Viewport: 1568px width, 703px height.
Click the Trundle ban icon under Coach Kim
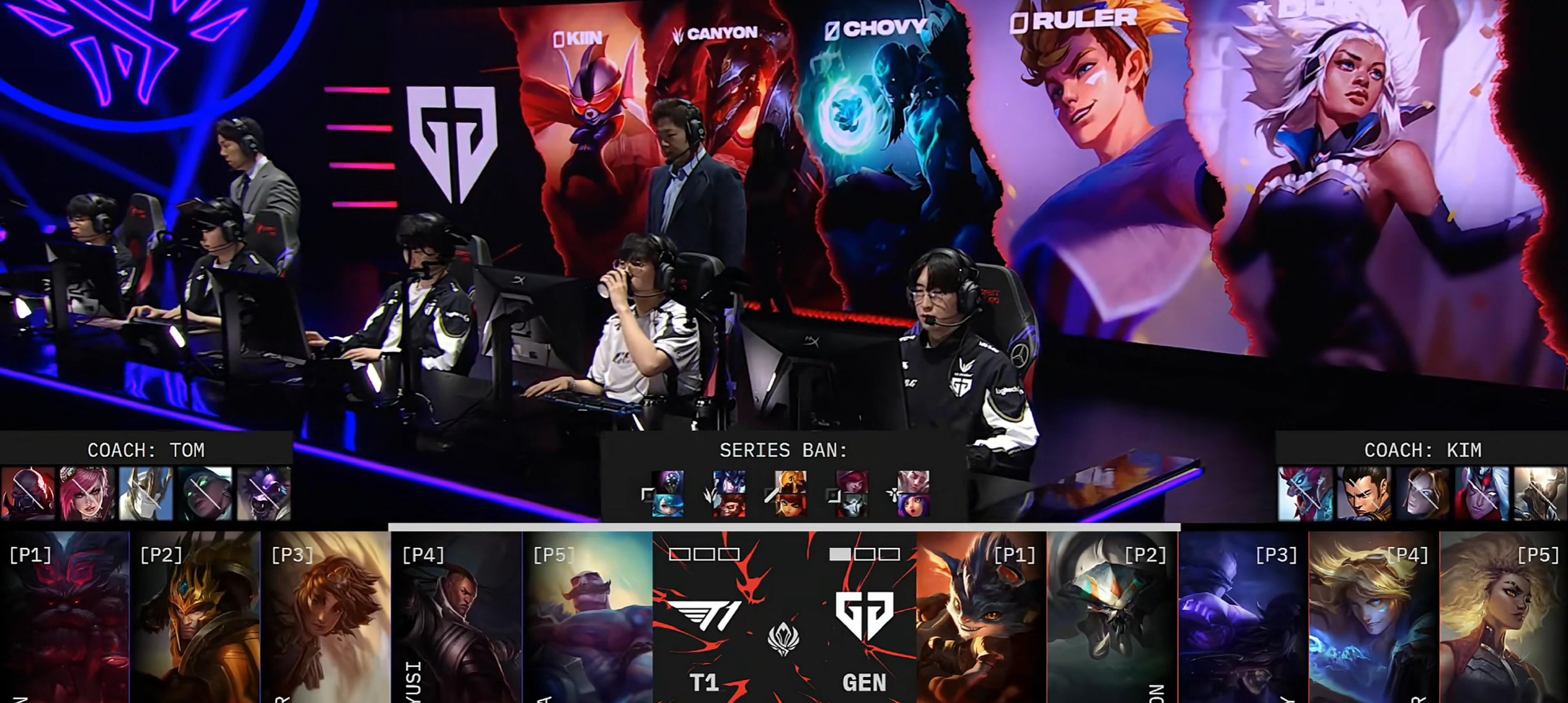click(x=1305, y=493)
